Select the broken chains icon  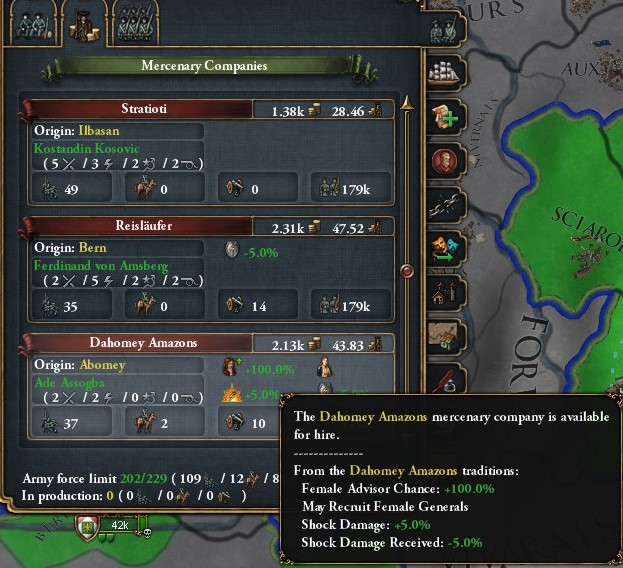click(445, 205)
